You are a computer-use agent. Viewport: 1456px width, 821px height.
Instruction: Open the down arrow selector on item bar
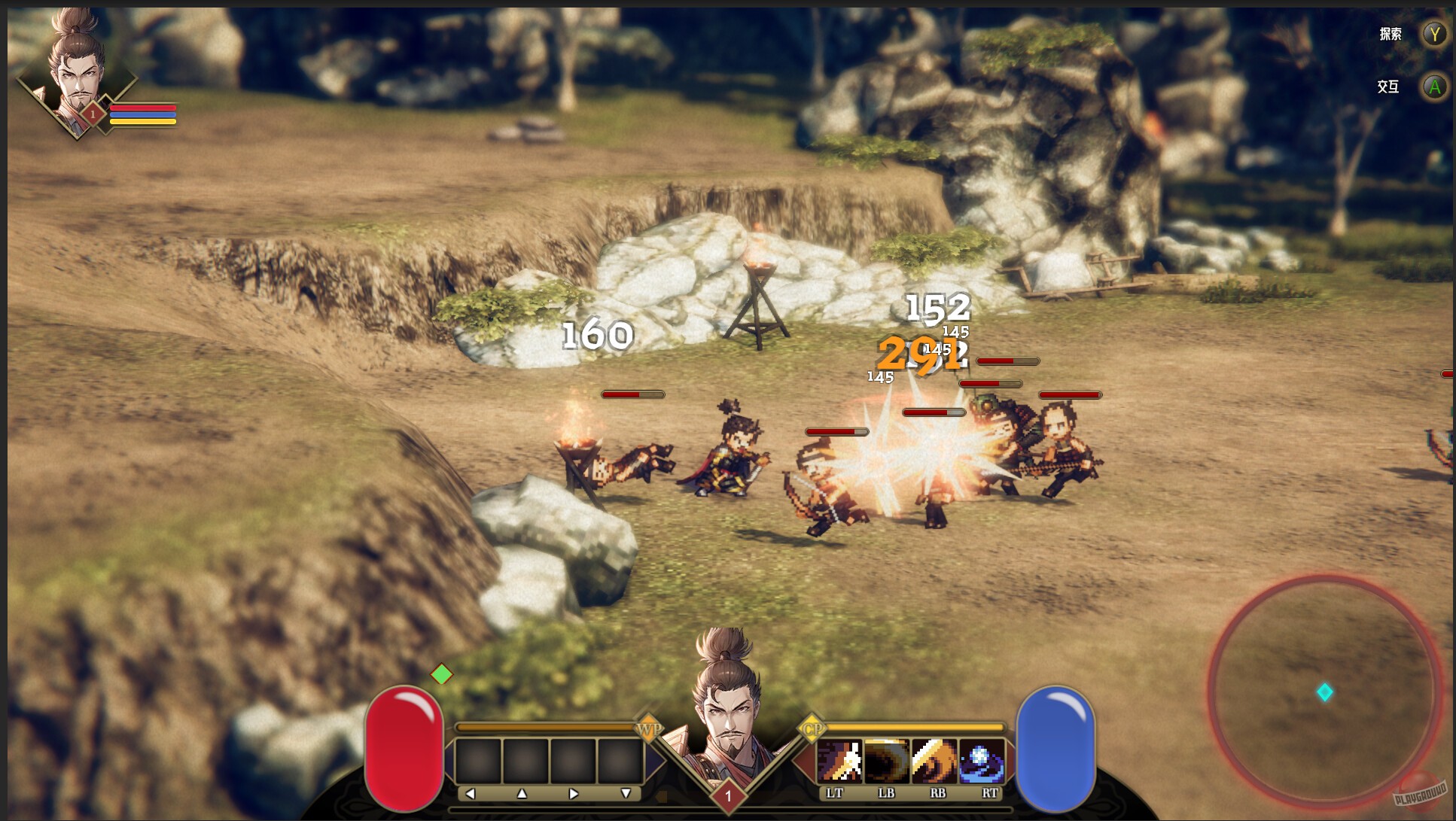(625, 792)
